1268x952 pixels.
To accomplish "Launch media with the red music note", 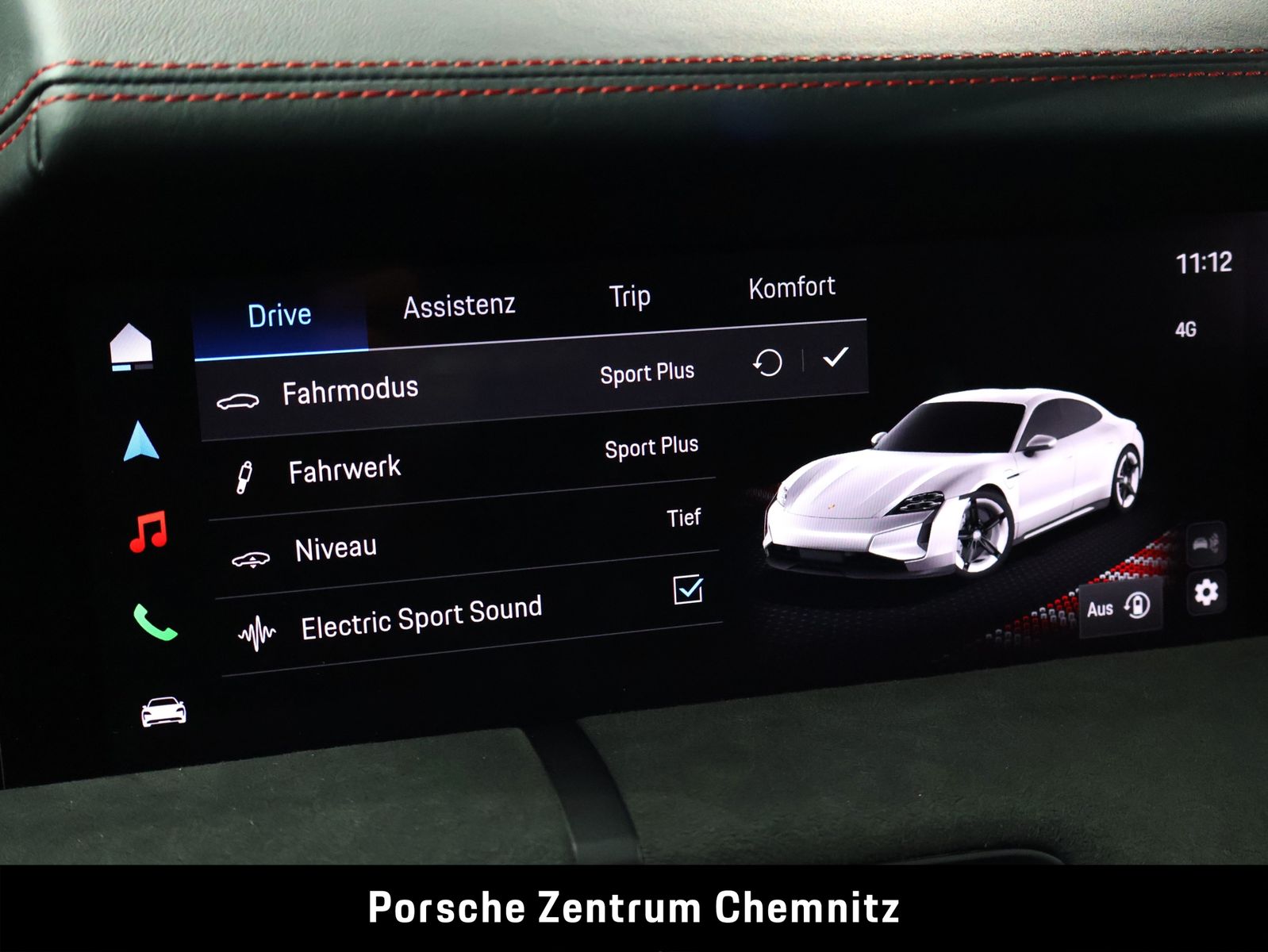I will point(148,531).
